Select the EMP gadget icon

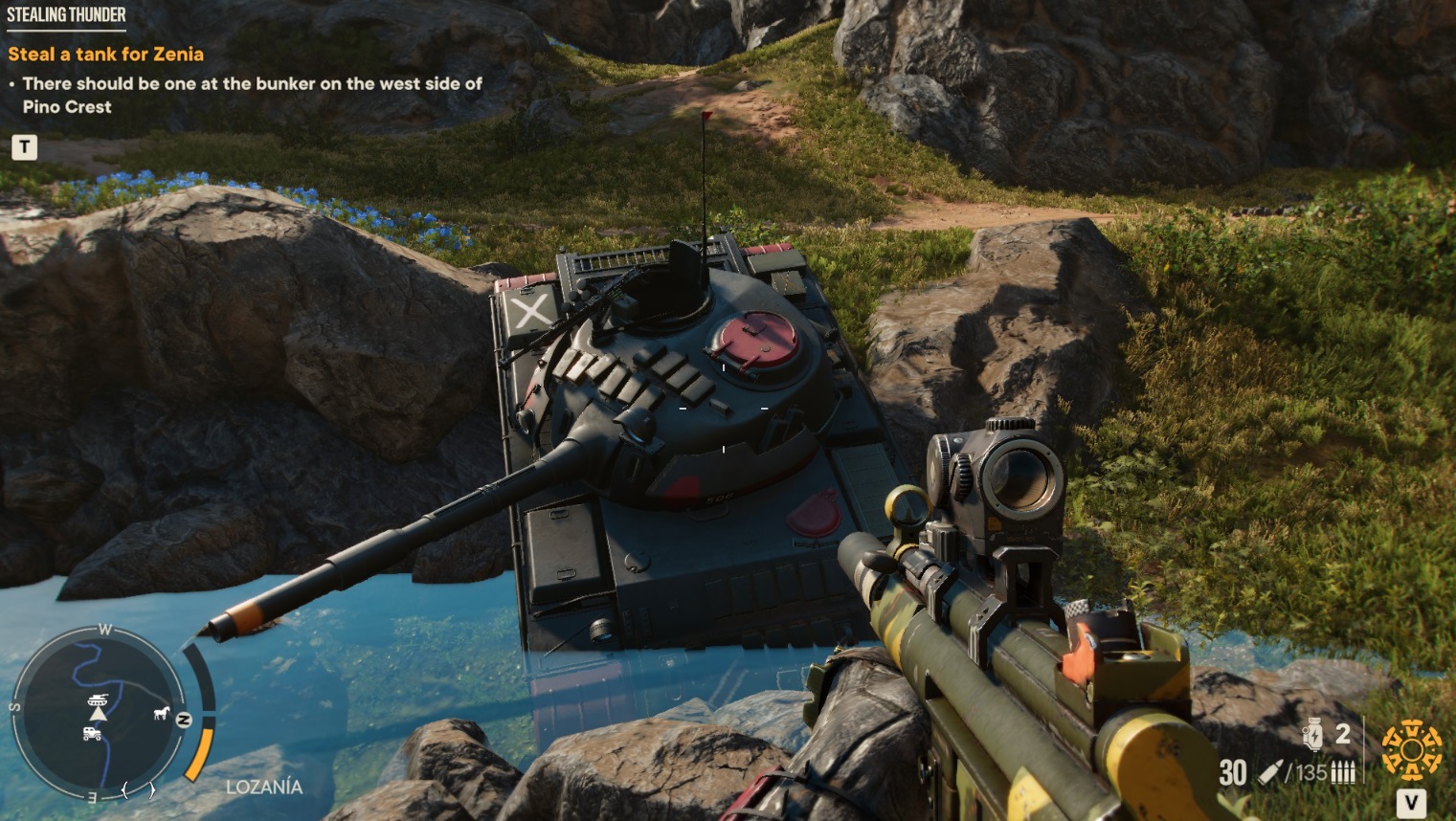pyautogui.click(x=1313, y=736)
